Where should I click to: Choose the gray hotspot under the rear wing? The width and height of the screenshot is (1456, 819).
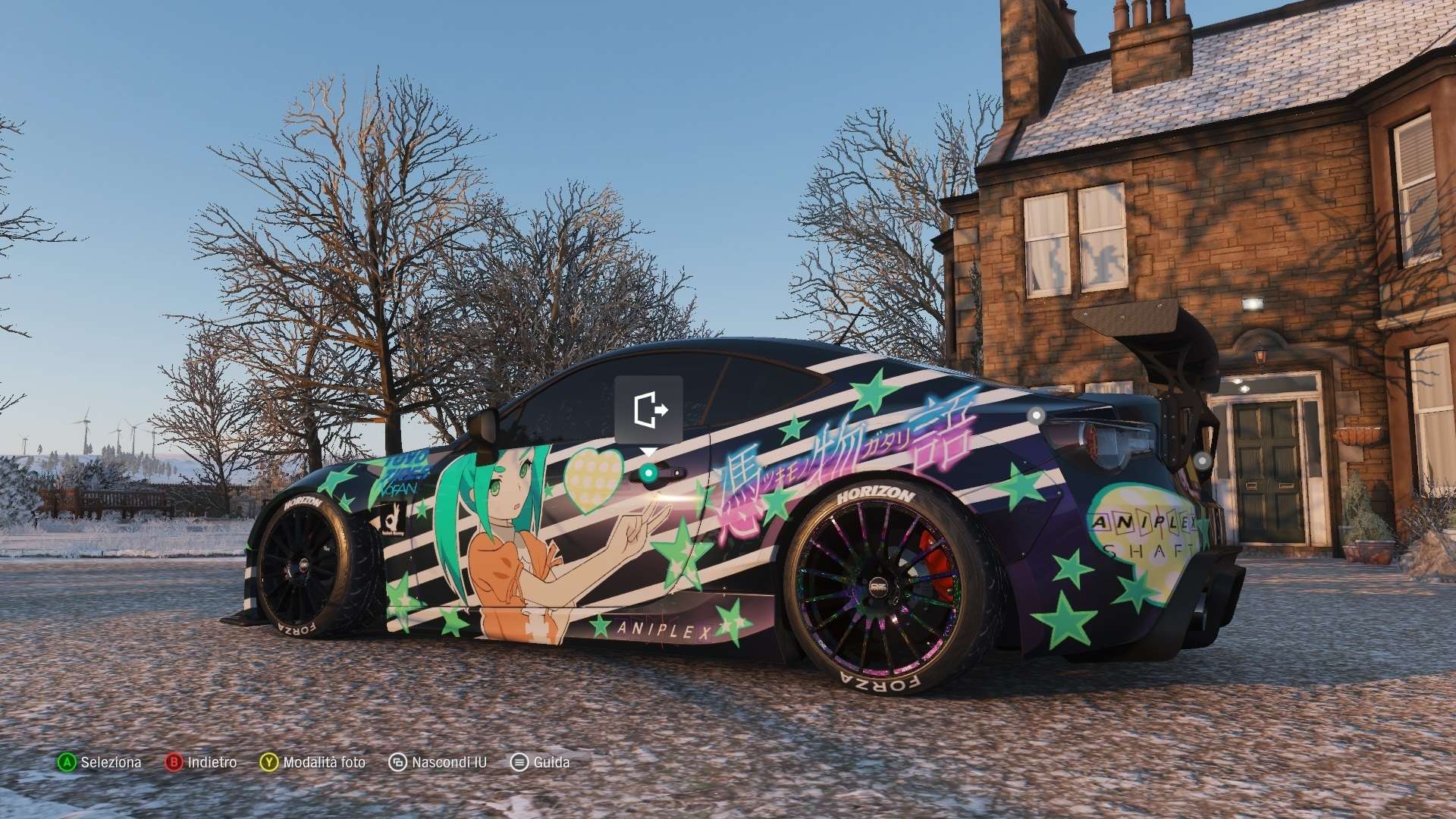click(1202, 460)
